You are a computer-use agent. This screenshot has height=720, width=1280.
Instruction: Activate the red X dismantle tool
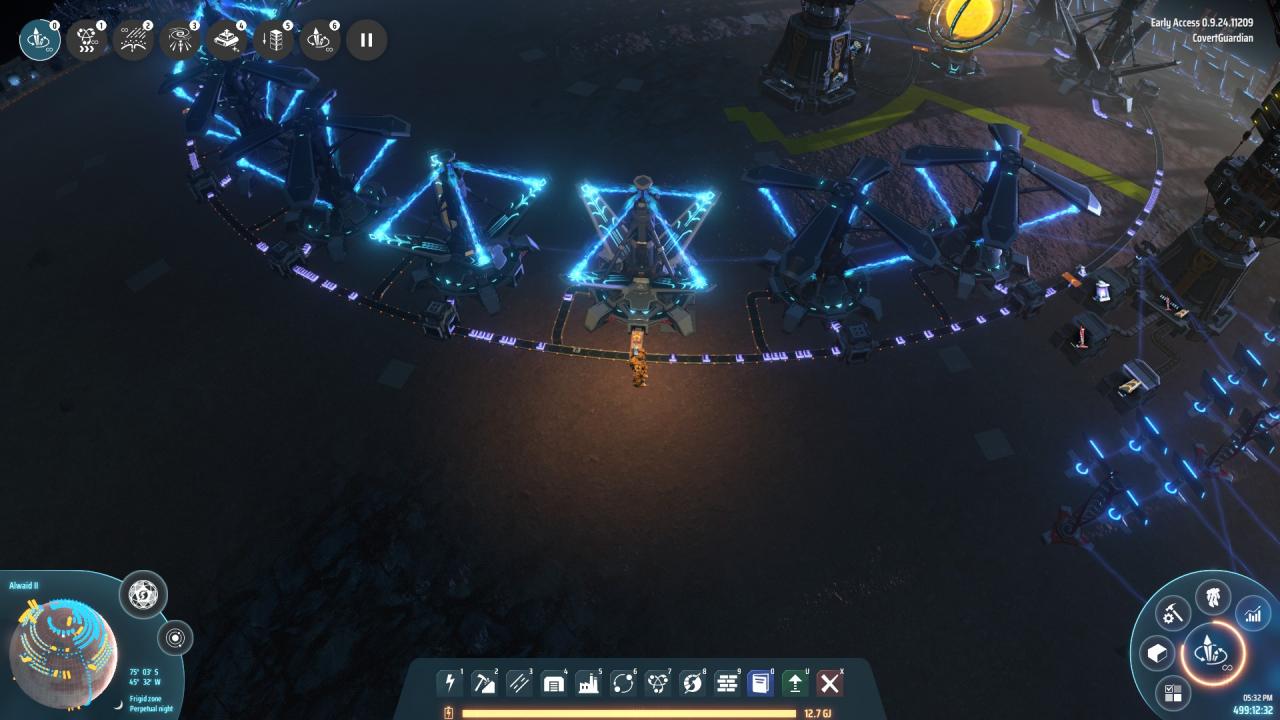(x=830, y=683)
